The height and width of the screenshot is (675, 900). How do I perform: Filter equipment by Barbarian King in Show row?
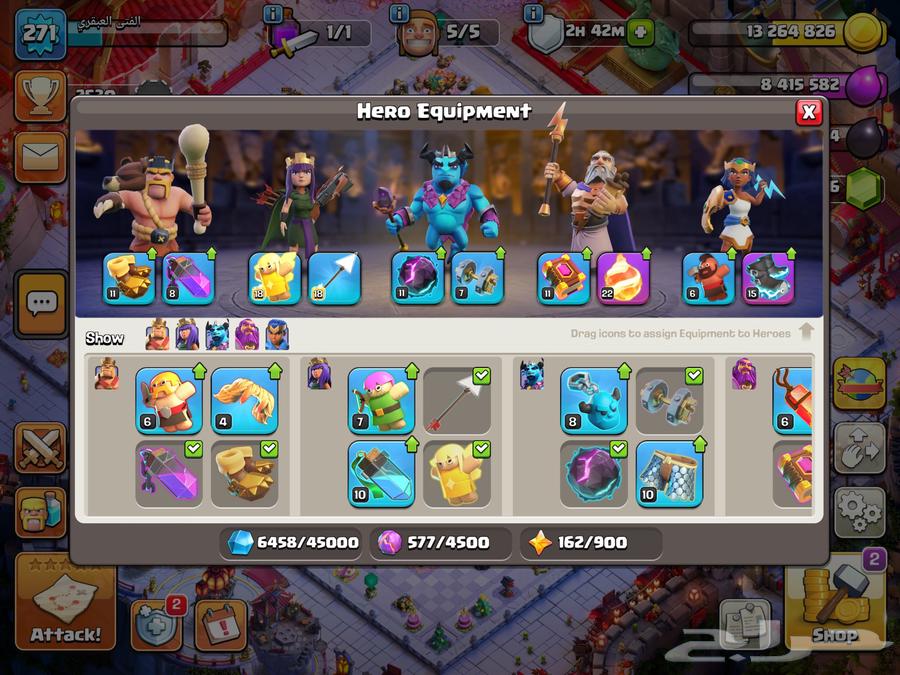(x=157, y=336)
